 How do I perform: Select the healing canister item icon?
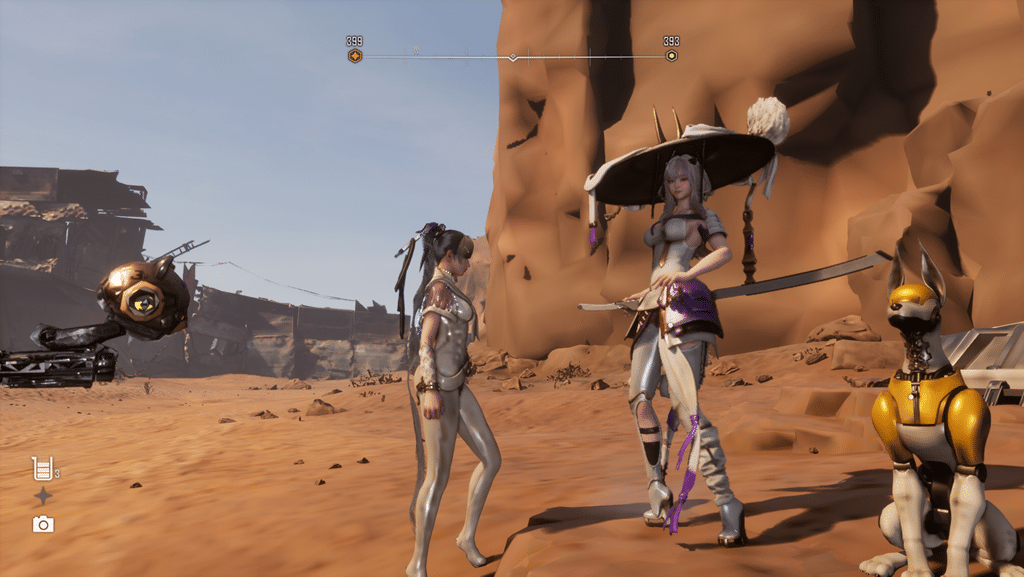pos(42,468)
